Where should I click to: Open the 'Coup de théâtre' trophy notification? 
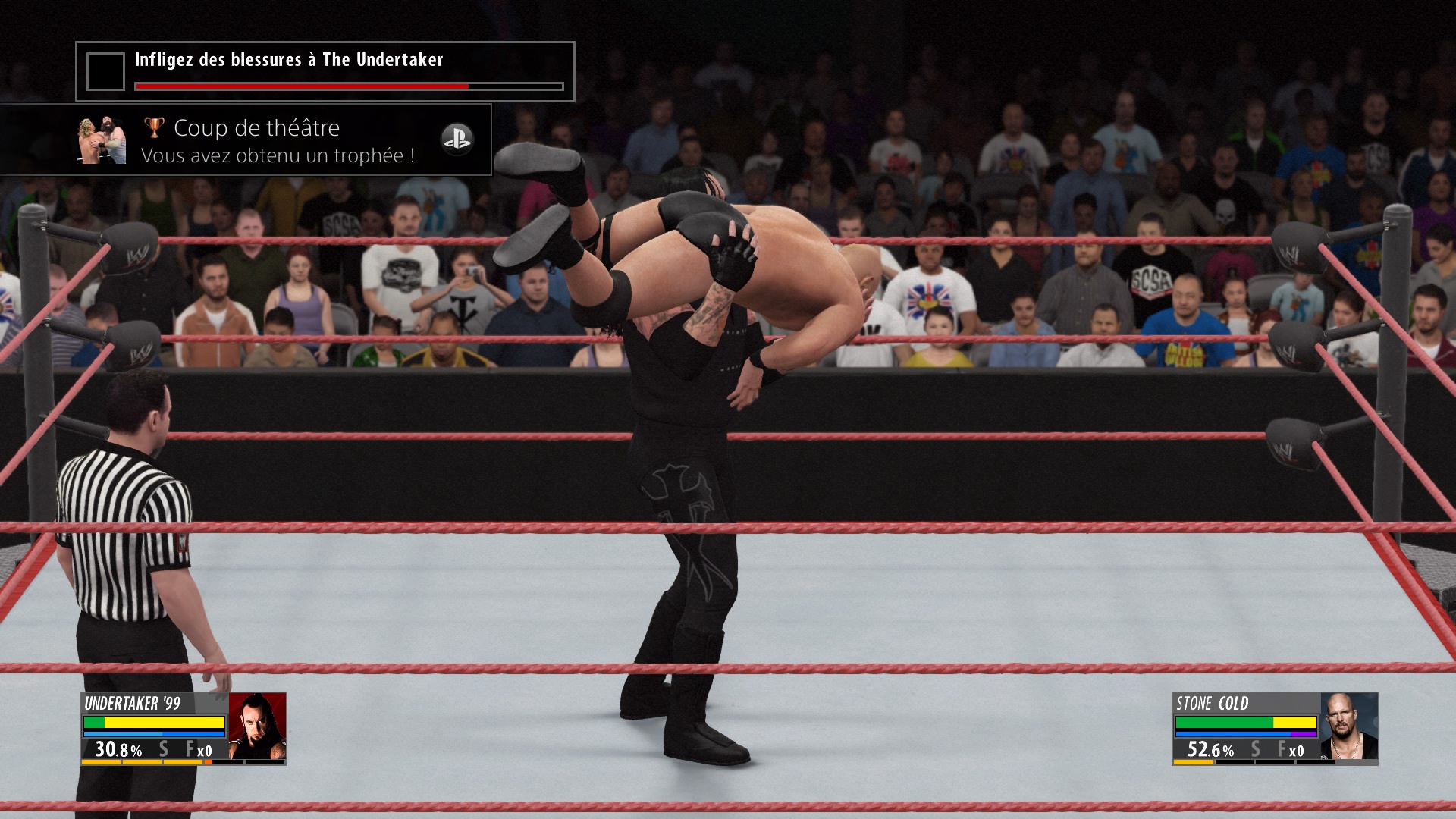(278, 141)
